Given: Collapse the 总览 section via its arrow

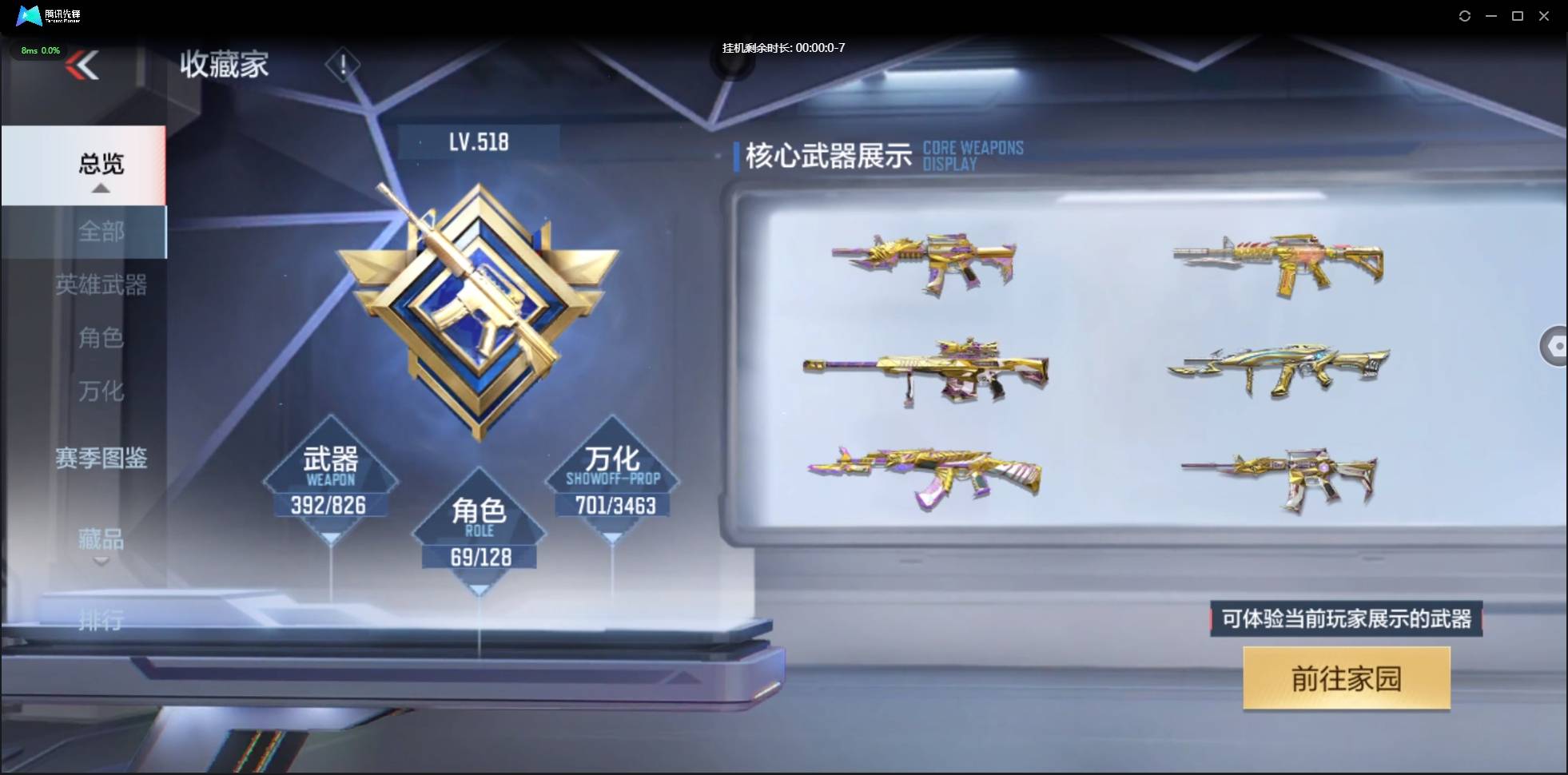Looking at the screenshot, I should tap(100, 187).
